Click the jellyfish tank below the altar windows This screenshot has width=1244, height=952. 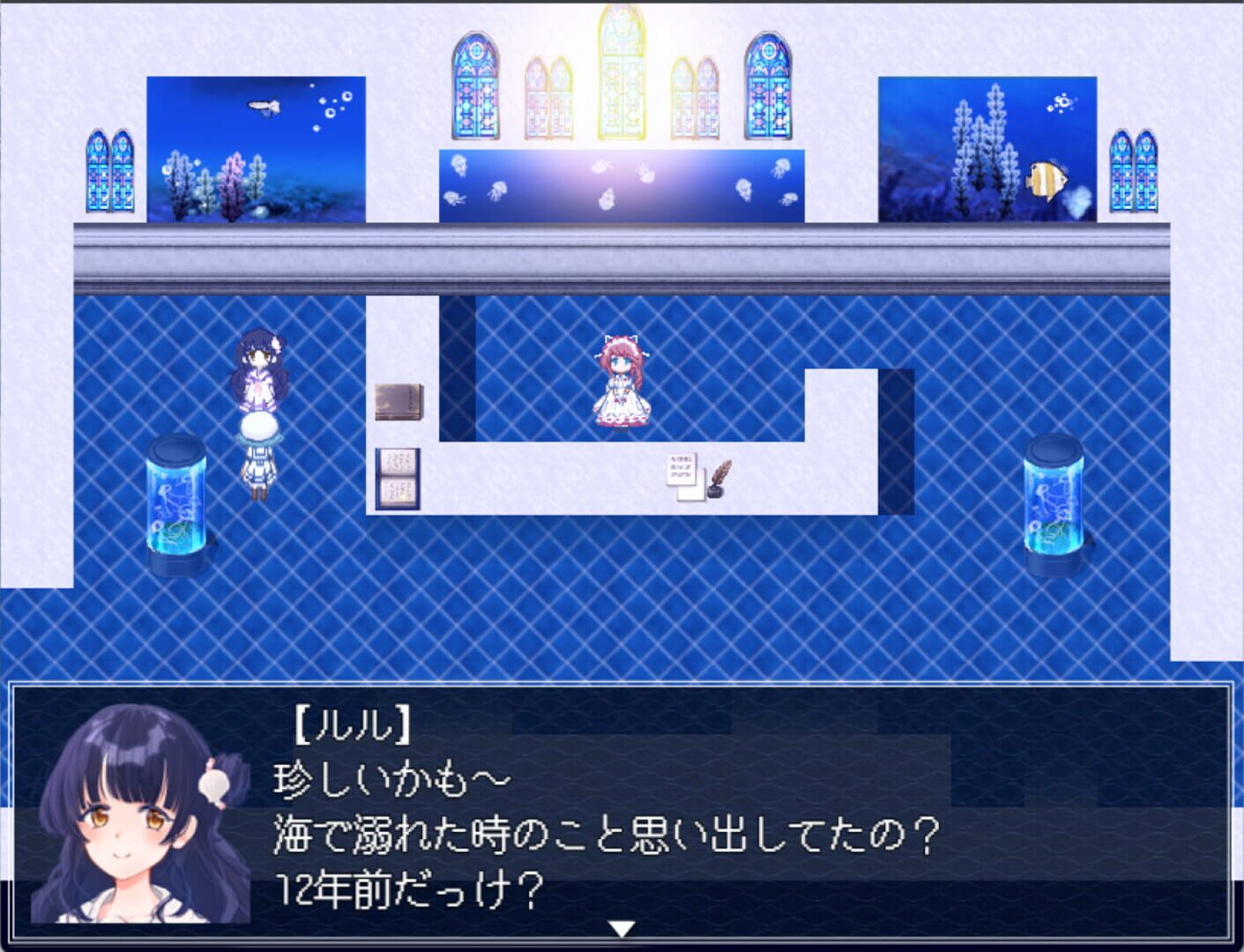pyautogui.click(x=620, y=181)
